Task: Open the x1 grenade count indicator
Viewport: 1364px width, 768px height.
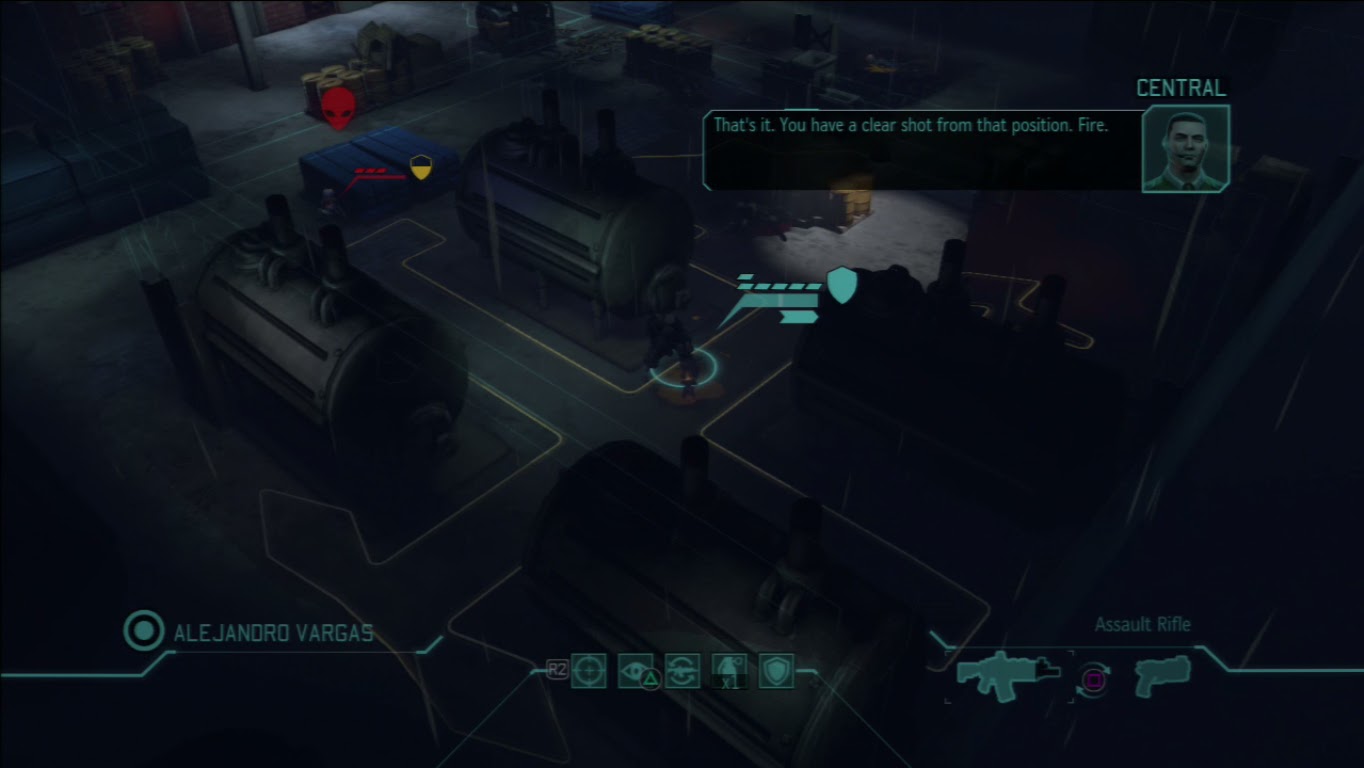Action: click(x=731, y=684)
